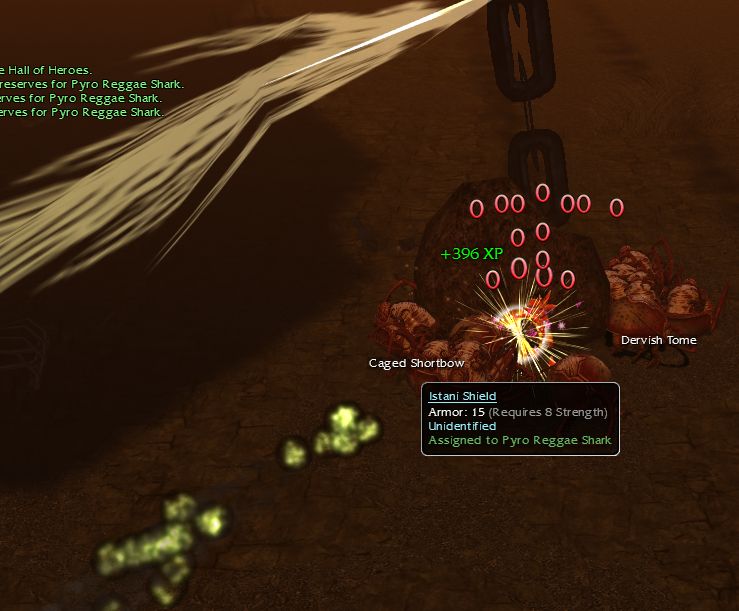Pick the Dervish Tome loot label

point(658,340)
